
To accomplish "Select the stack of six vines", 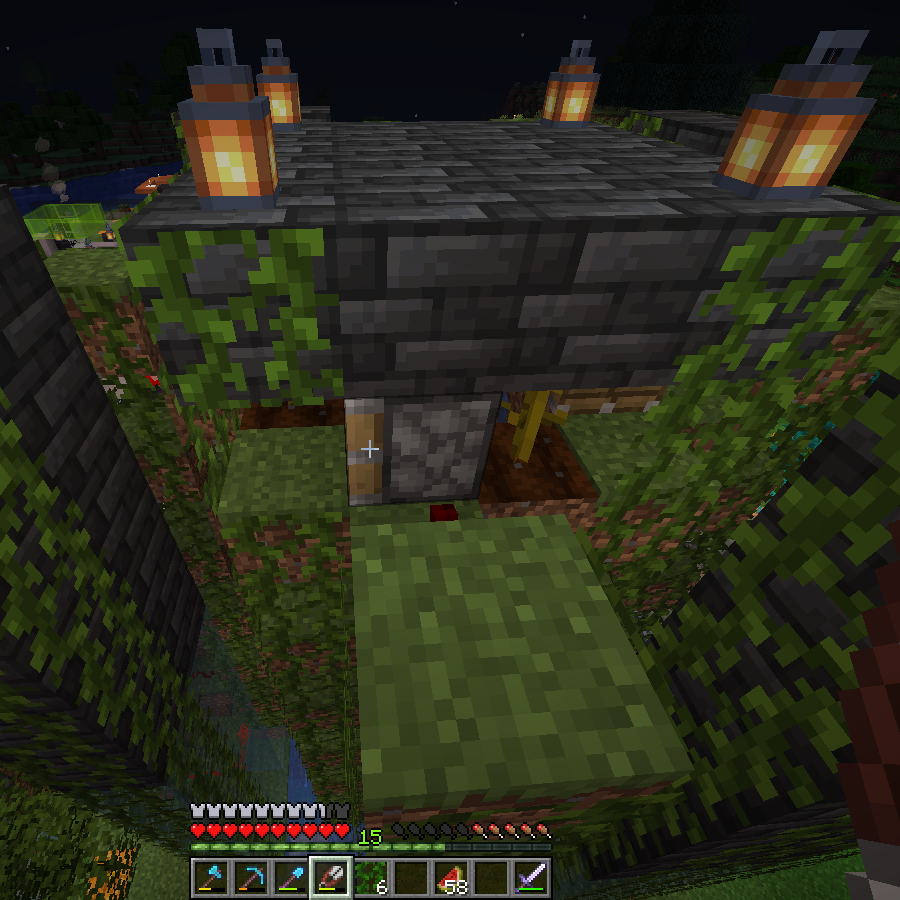I will [370, 878].
